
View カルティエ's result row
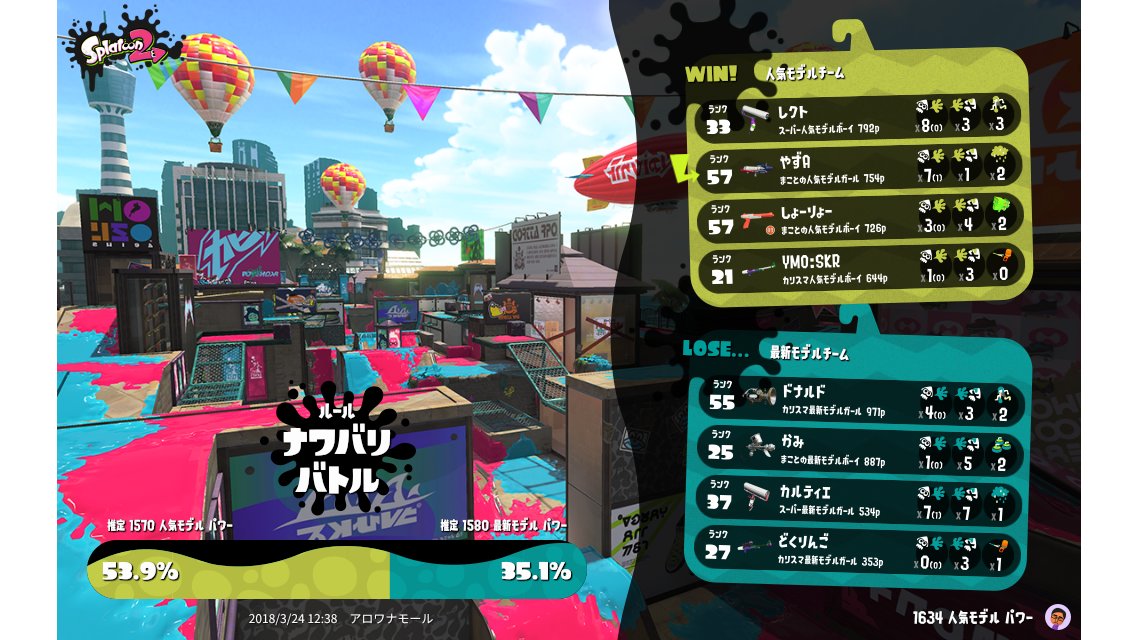[x=858, y=499]
